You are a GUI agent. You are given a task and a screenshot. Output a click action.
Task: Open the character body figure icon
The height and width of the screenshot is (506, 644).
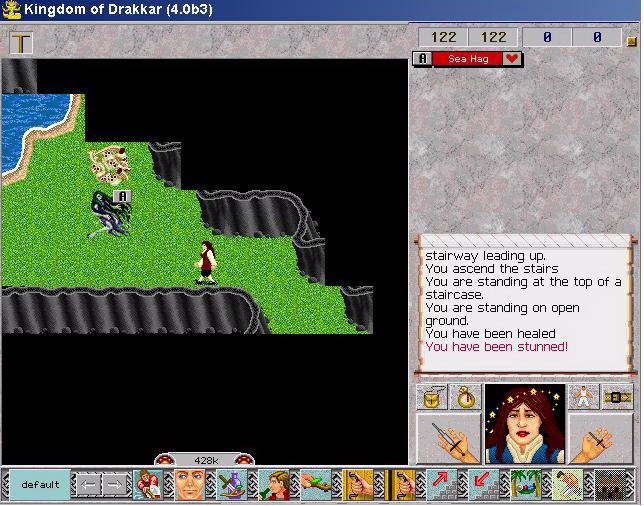[x=584, y=397]
